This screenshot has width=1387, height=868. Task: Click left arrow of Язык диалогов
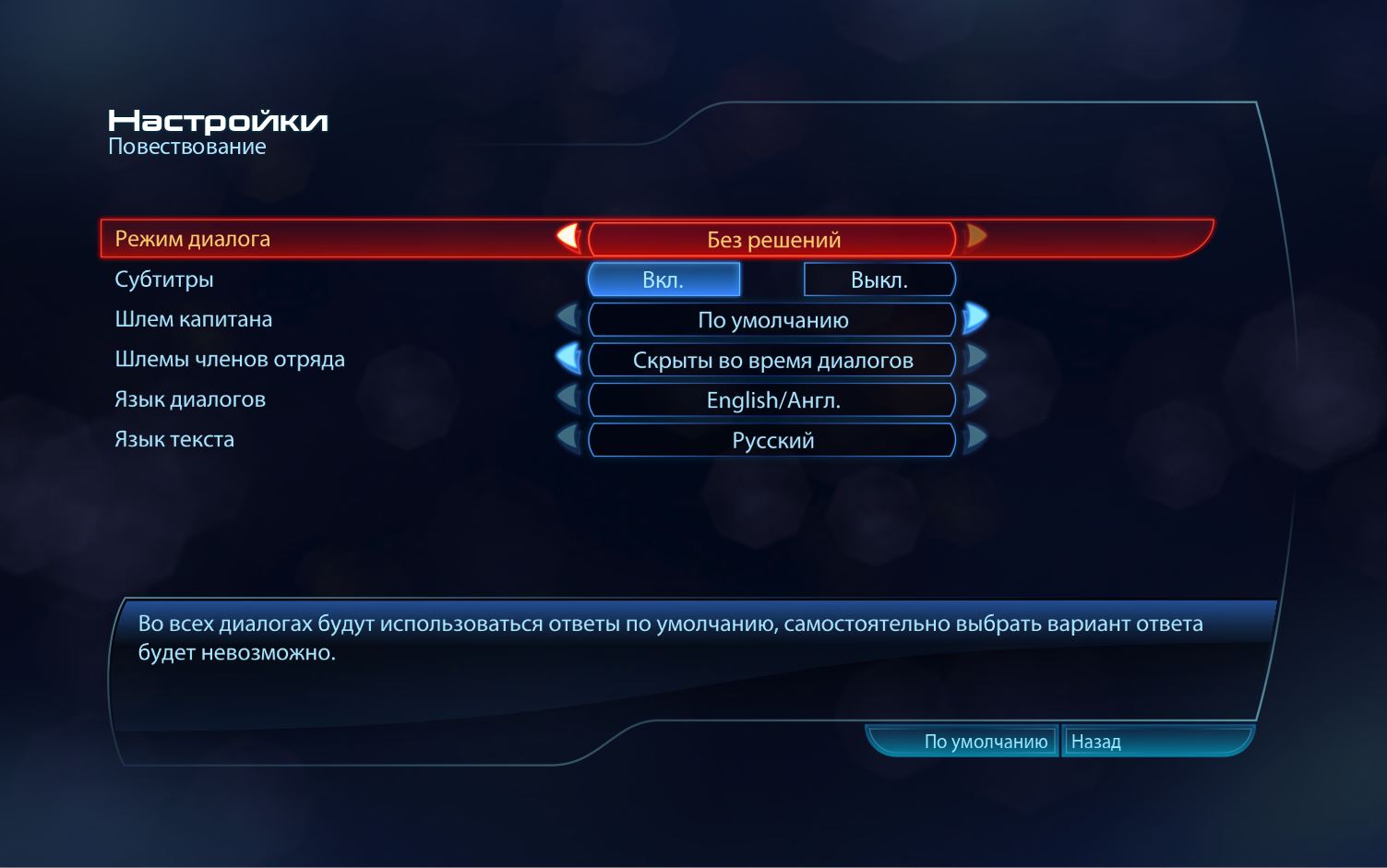point(568,399)
